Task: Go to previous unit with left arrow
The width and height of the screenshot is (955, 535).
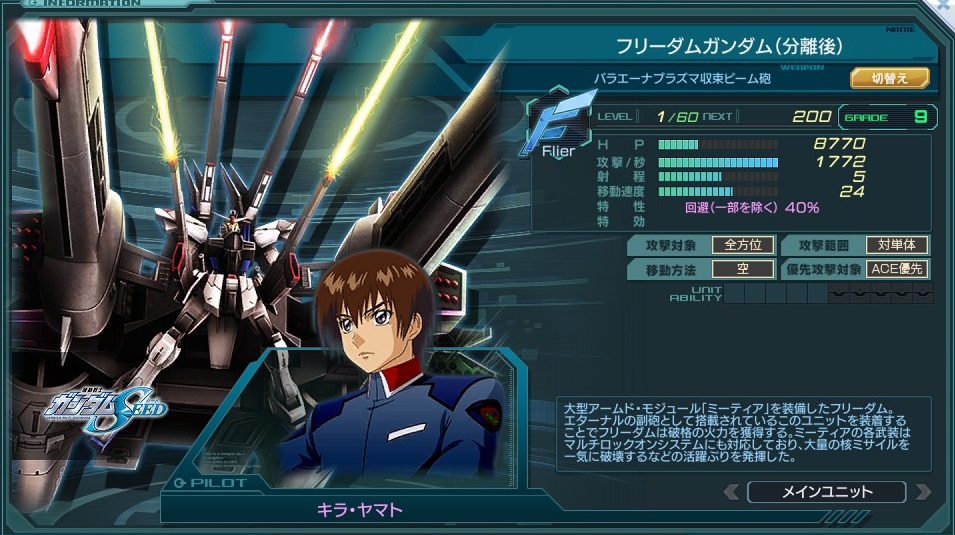Action: click(x=731, y=492)
